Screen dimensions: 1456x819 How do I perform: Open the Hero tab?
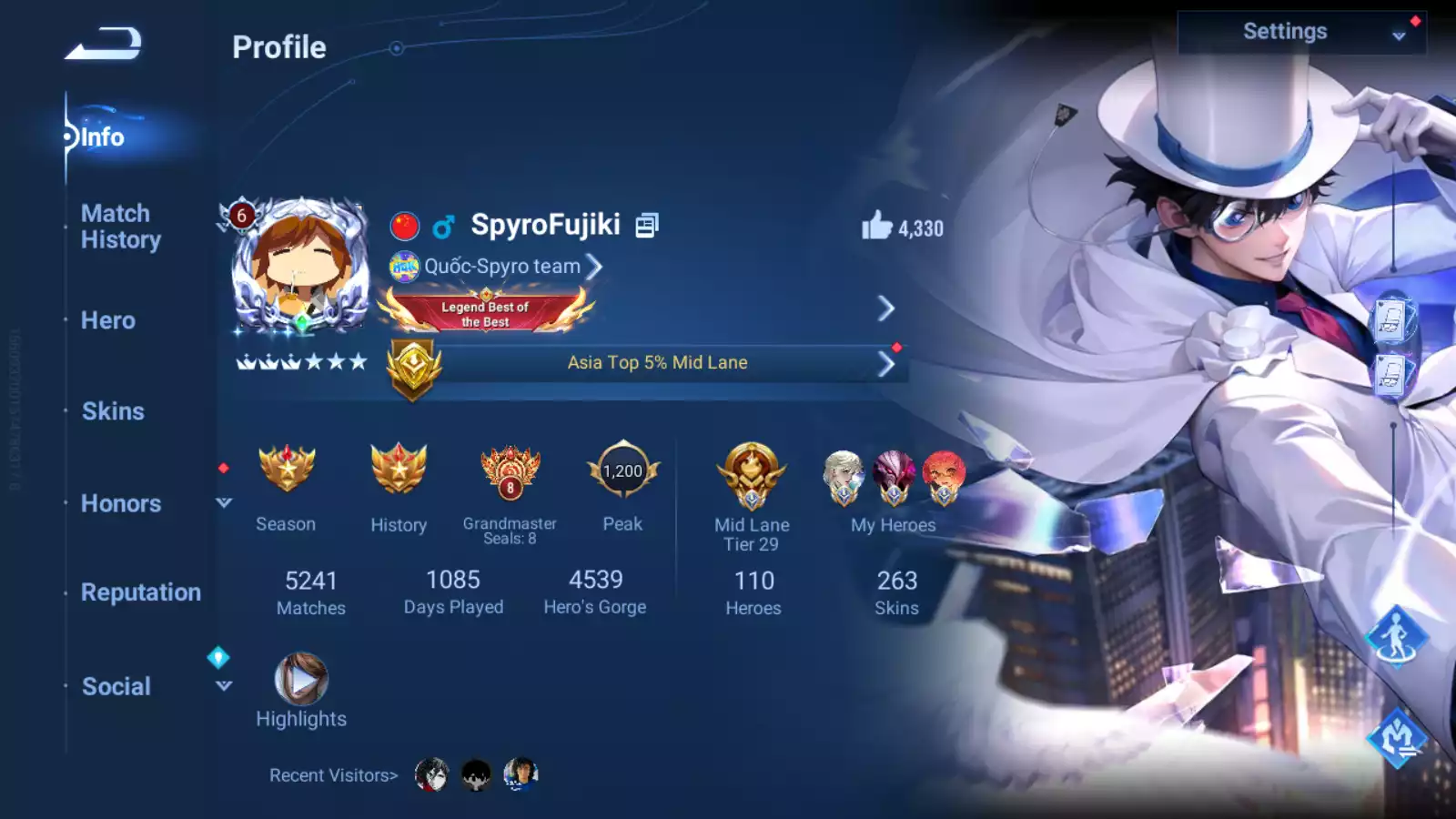pos(108,320)
